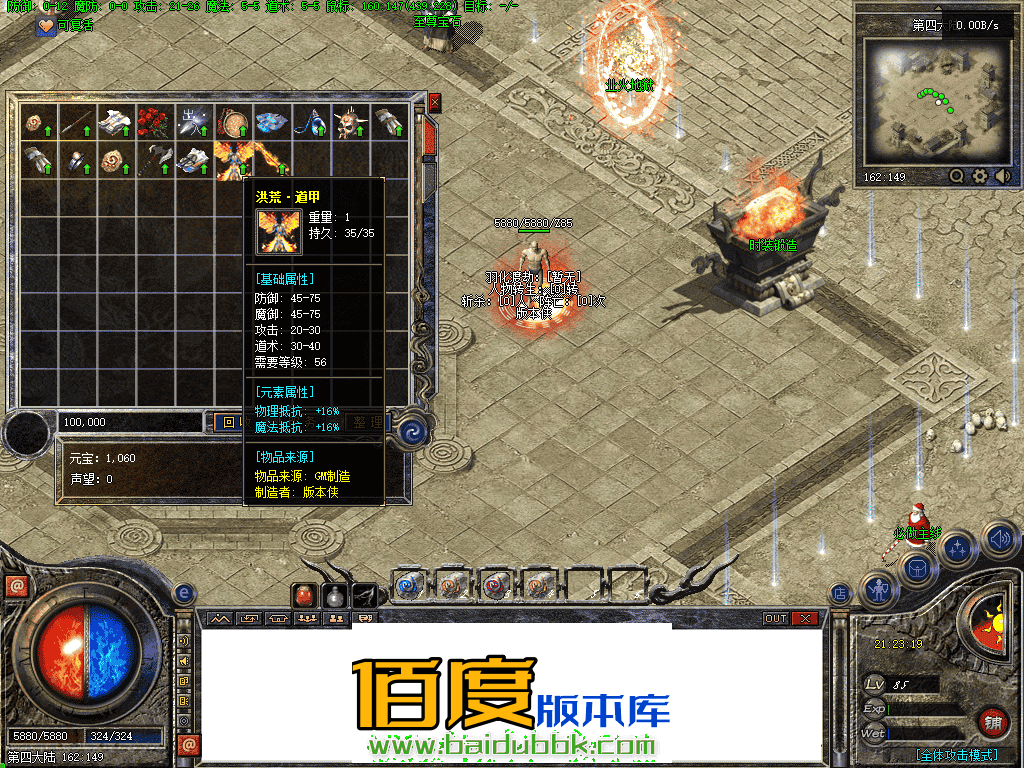This screenshot has height=768, width=1024.
Task: Close the inventory bag window
Action: 434,102
